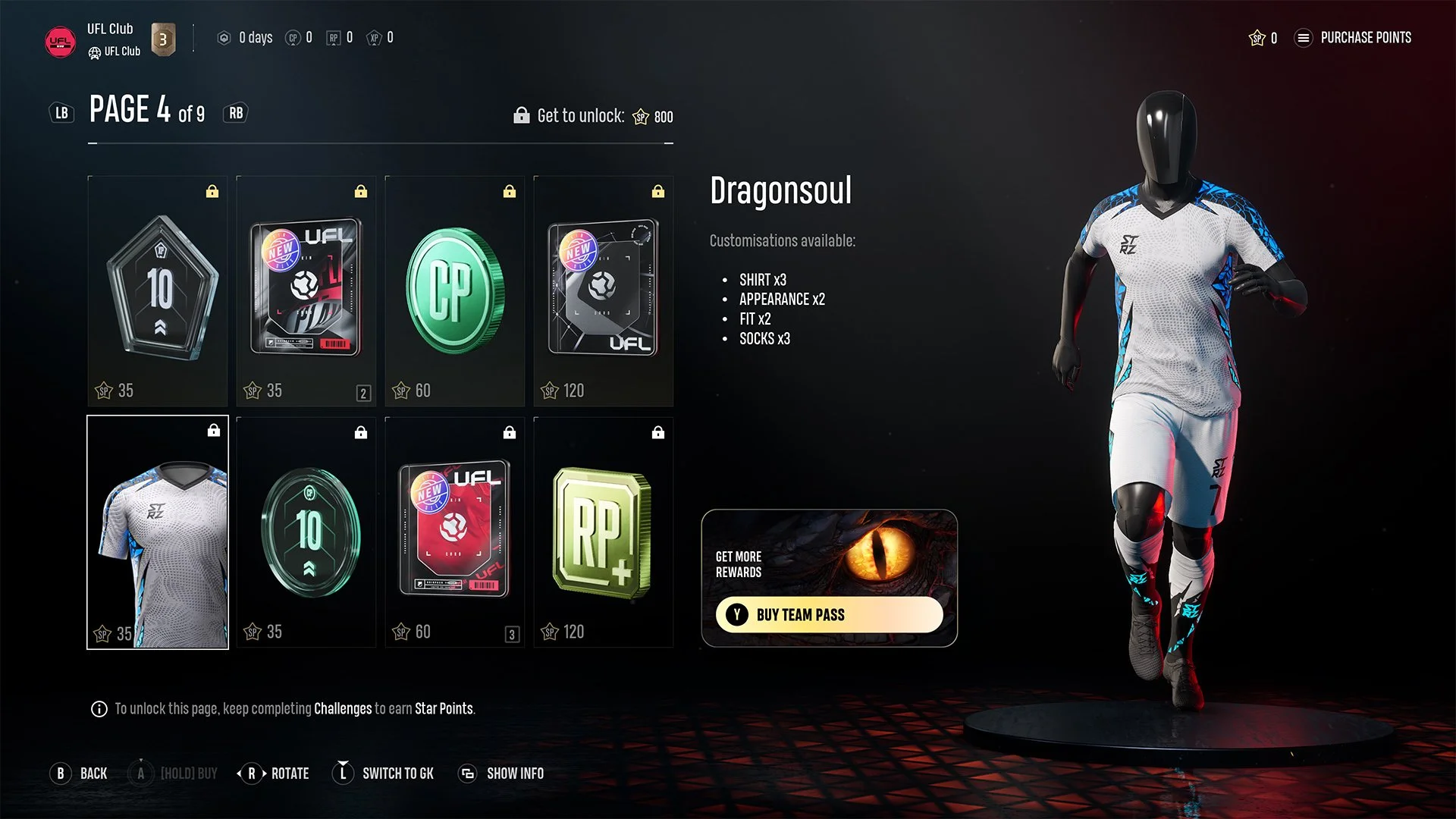This screenshot has height=819, width=1456.
Task: Select the RP+ badge reward tile
Action: click(x=603, y=532)
